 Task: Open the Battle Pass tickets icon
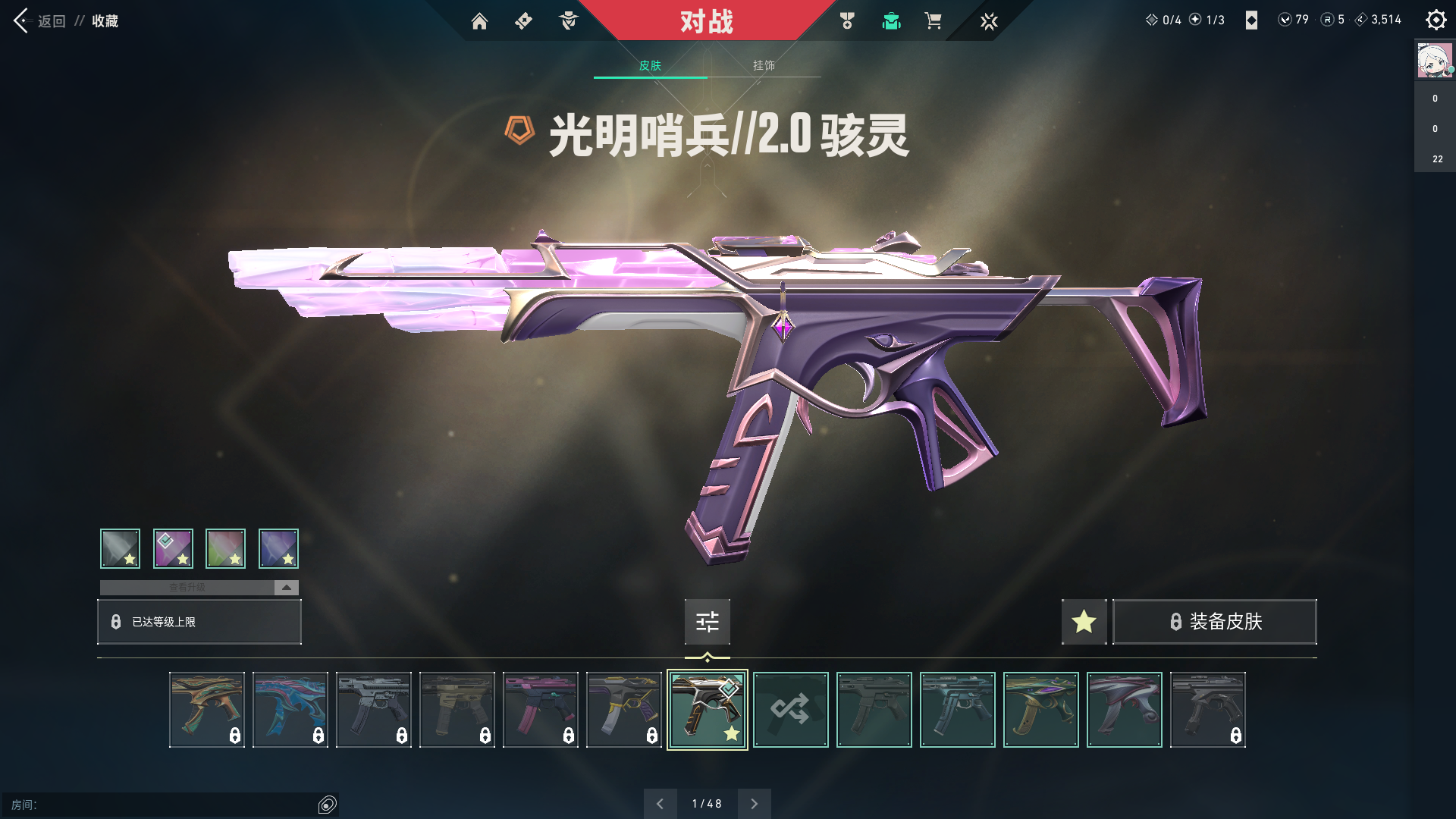coord(522,21)
